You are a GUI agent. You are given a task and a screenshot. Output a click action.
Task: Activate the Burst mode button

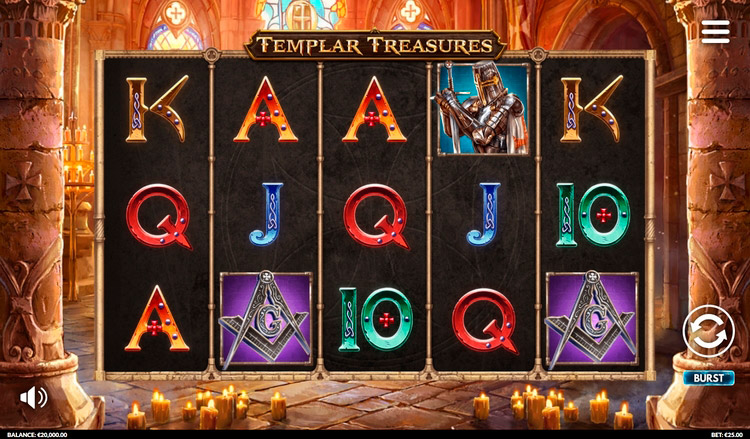point(708,378)
